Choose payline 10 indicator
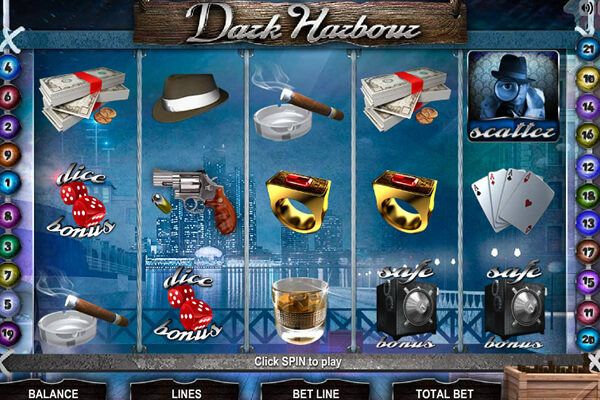This screenshot has width=600, height=400. click(x=588, y=77)
